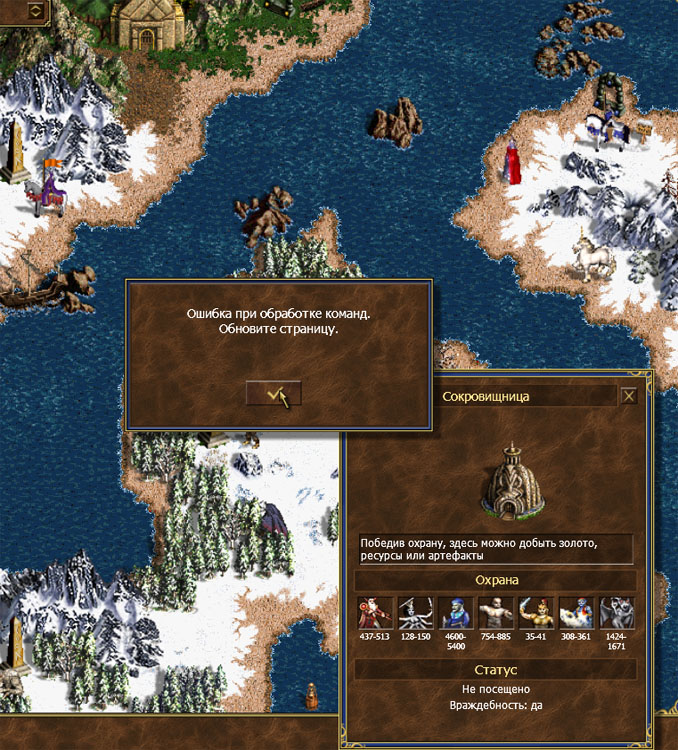Image resolution: width=678 pixels, height=750 pixels.
Task: Close the Сокровищница info panel
Action: 629,396
